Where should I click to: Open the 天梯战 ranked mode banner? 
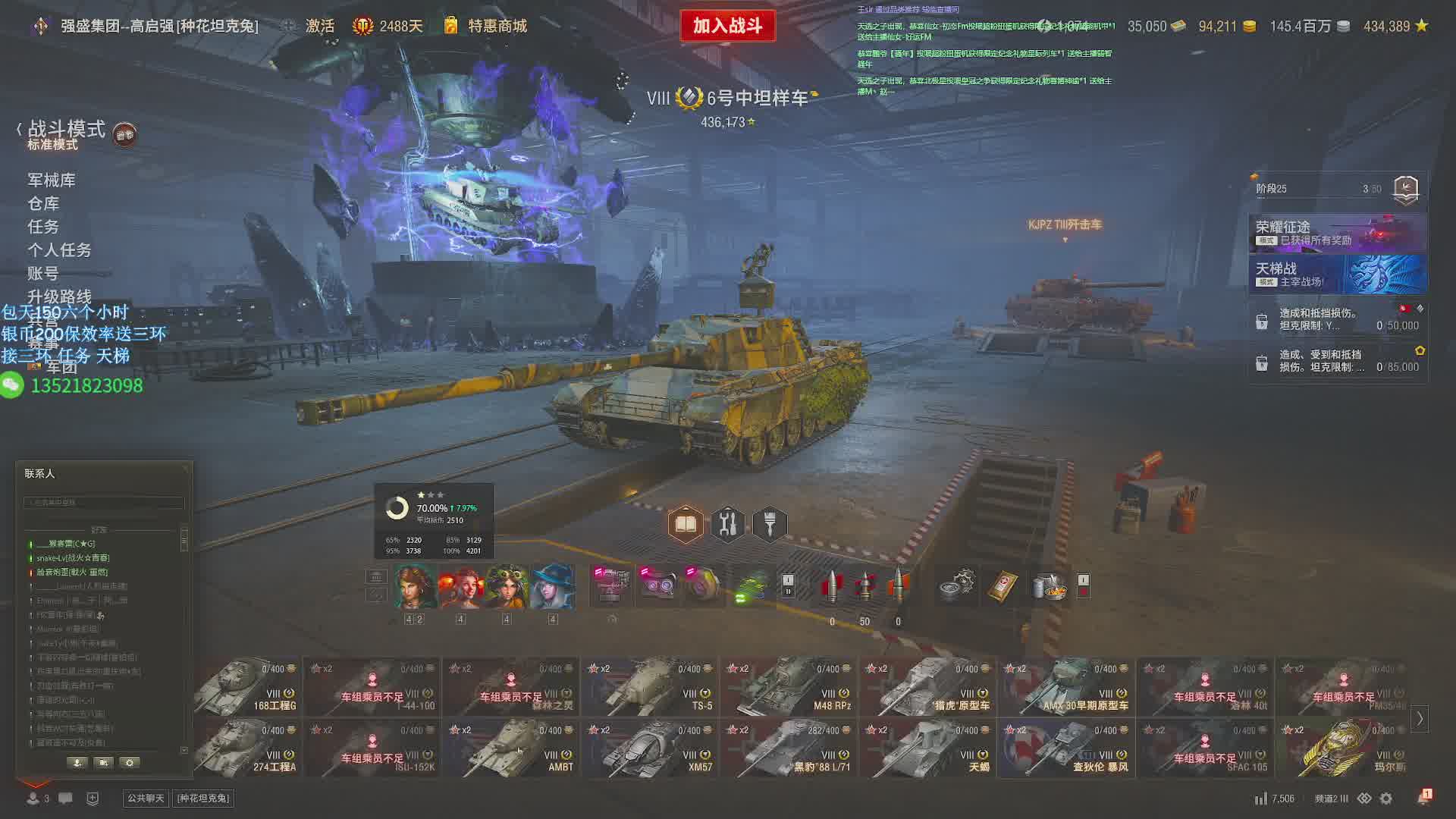tap(1338, 275)
